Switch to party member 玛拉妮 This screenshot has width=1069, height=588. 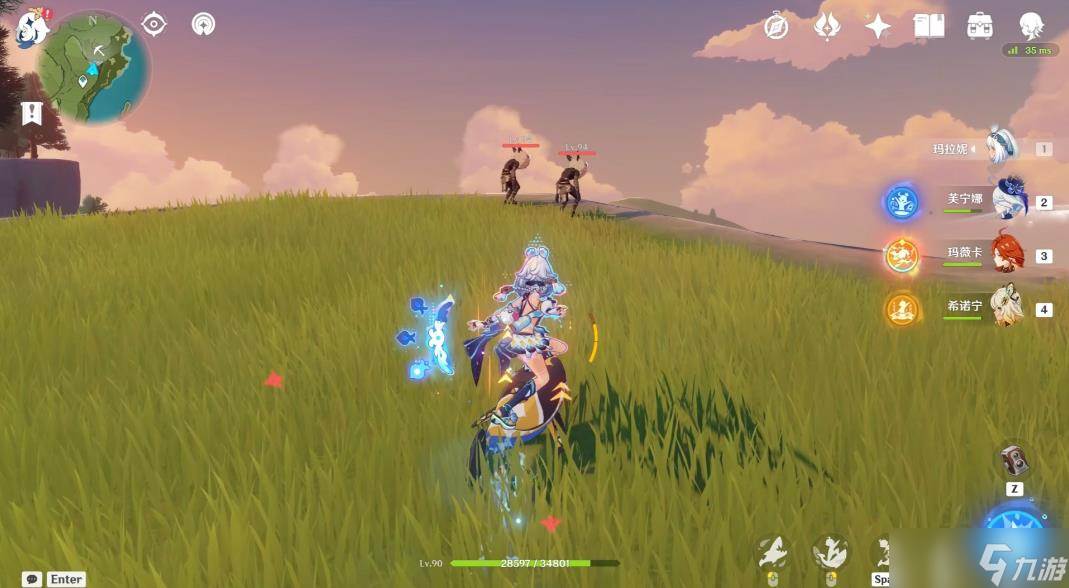tap(1001, 148)
